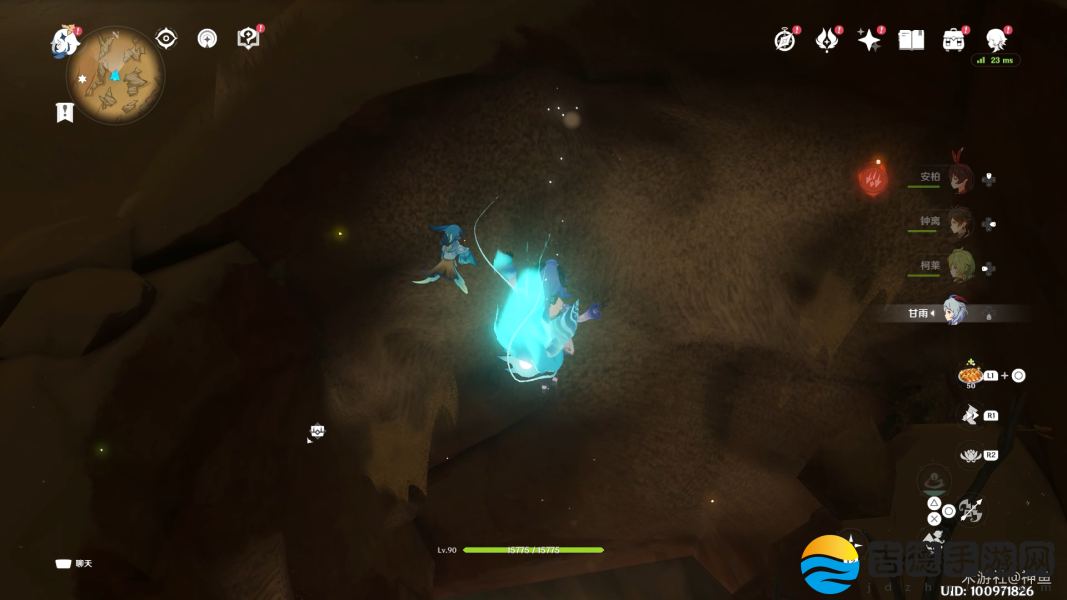Open the quest banner icon below Paimon
The width and height of the screenshot is (1067, 600).
(x=65, y=112)
